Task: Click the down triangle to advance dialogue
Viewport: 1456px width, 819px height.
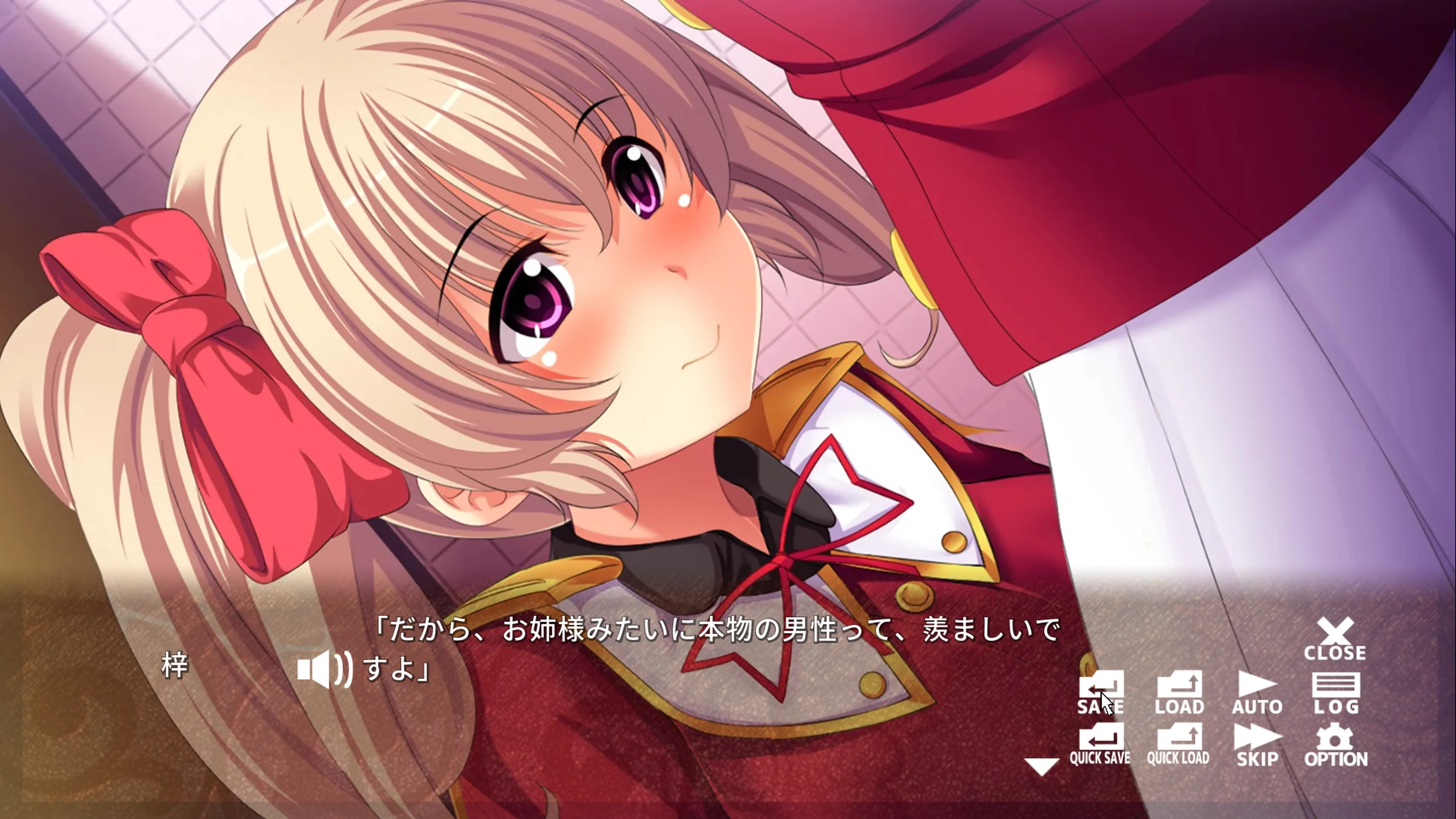Action: point(1042,766)
